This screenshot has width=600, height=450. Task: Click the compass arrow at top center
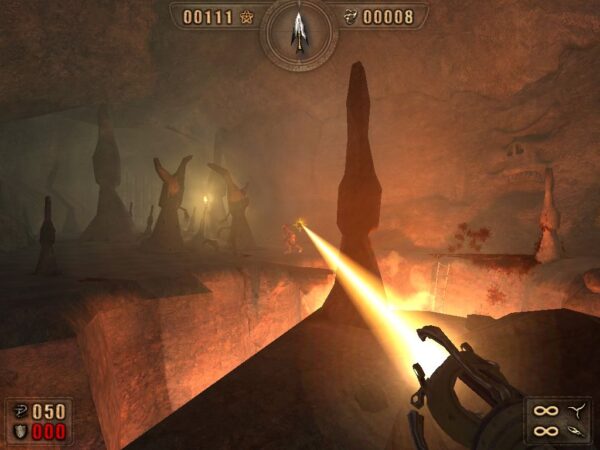[x=298, y=28]
